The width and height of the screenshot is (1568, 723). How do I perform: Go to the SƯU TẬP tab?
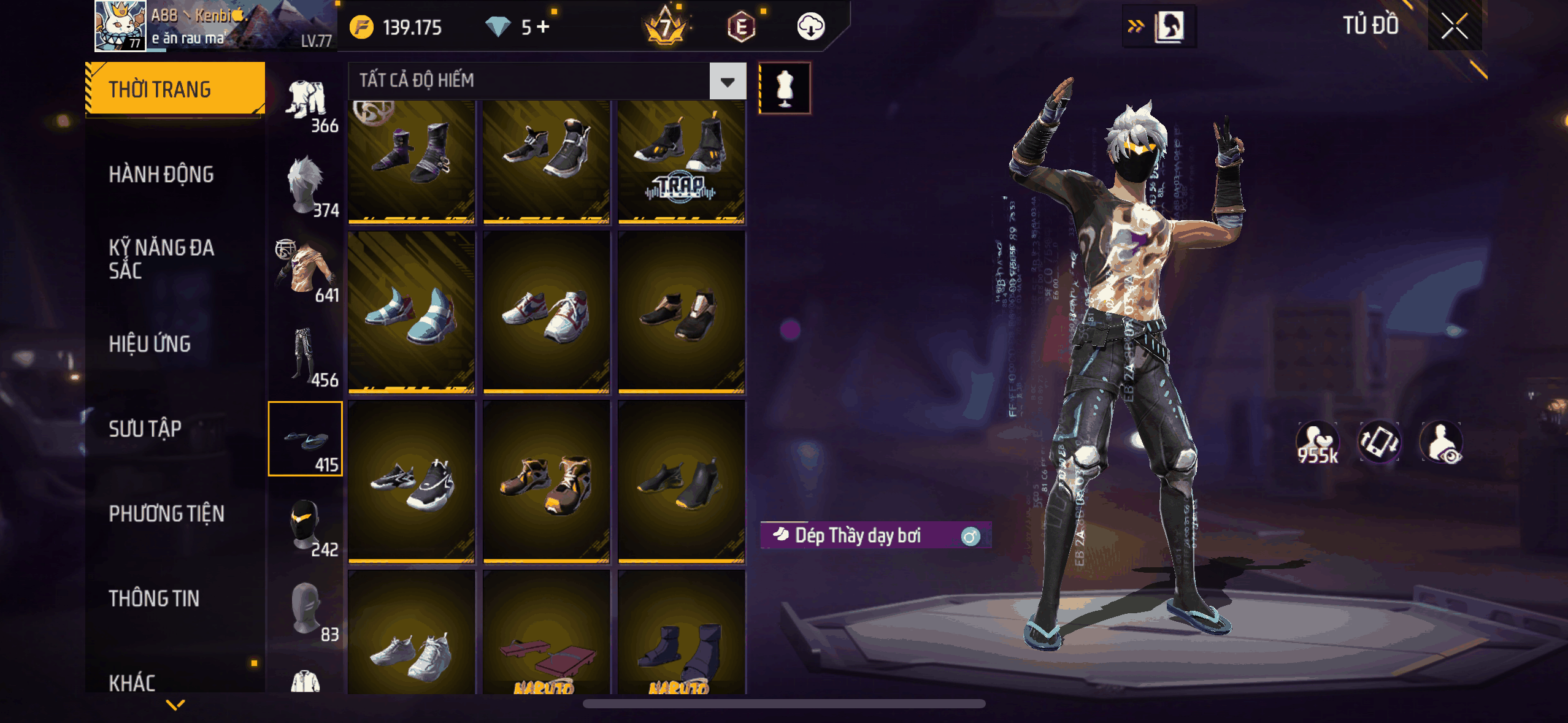coord(145,429)
